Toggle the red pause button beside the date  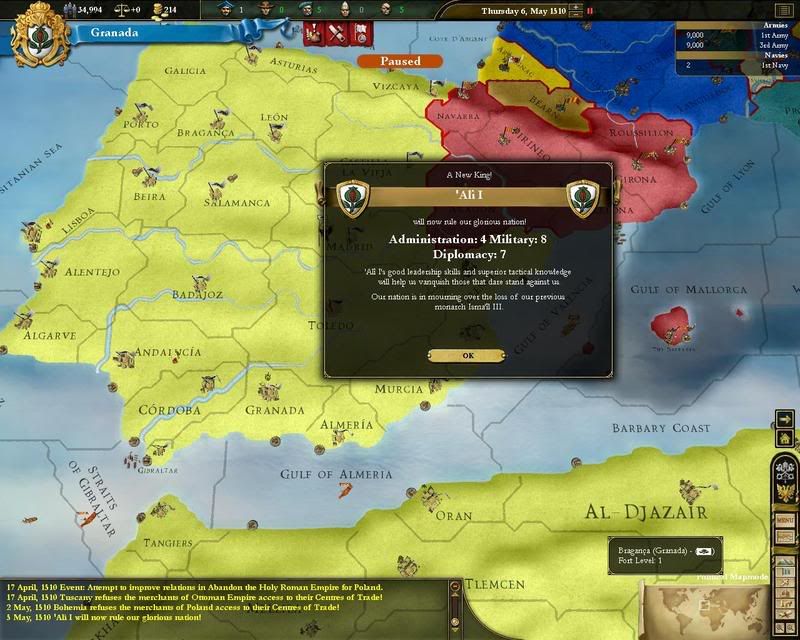click(589, 11)
